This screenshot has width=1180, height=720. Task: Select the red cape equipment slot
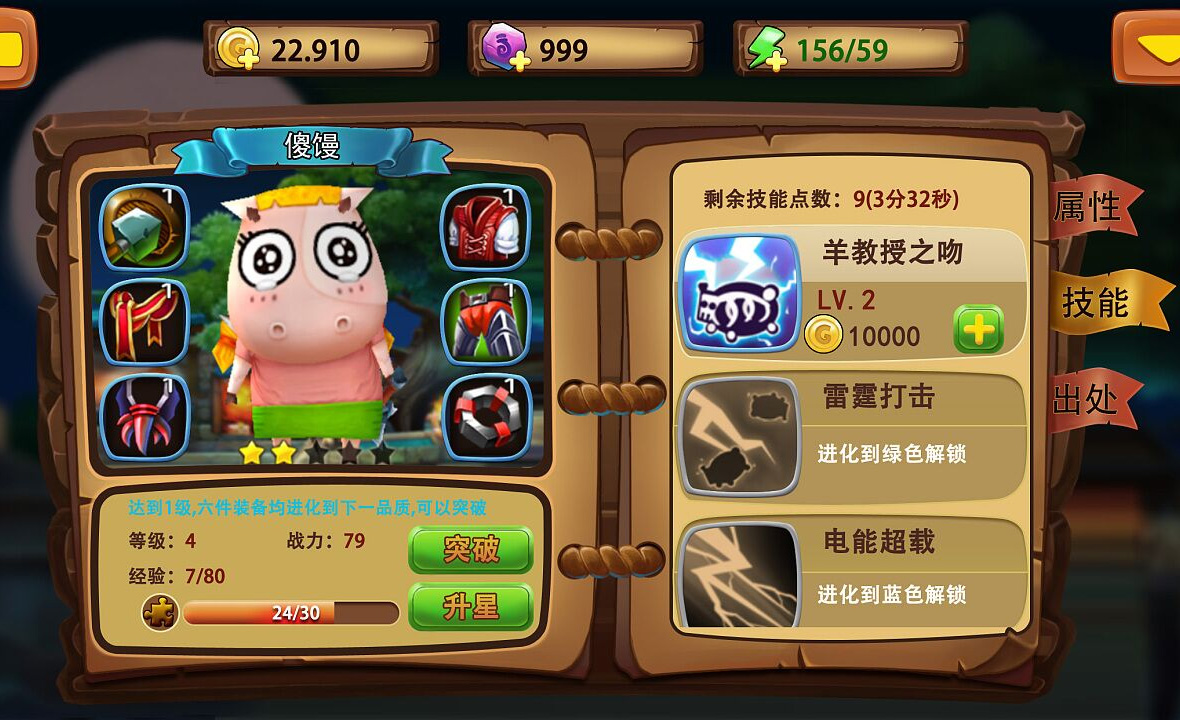click(144, 322)
